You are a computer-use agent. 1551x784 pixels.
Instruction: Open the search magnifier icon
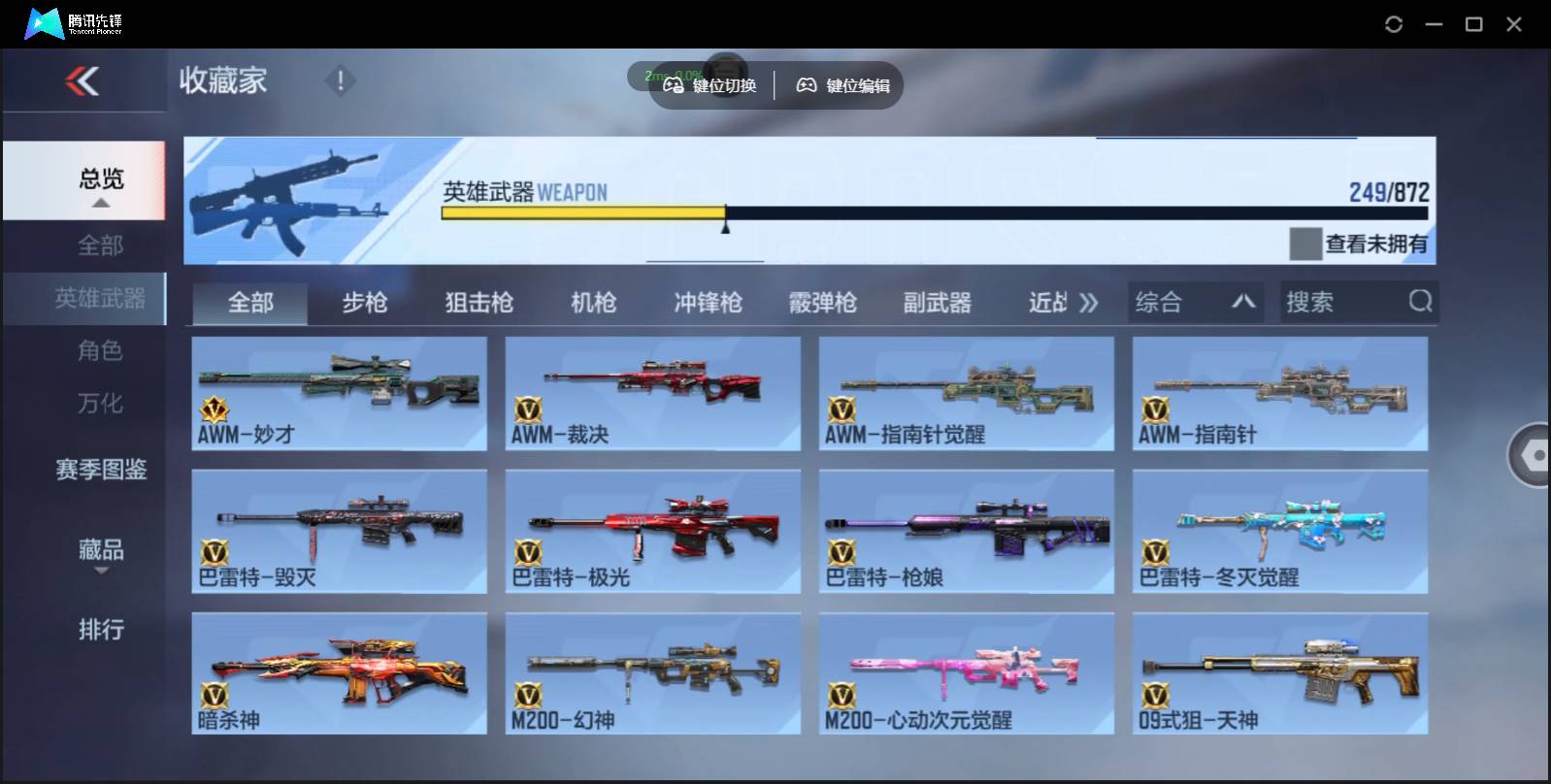(1420, 302)
